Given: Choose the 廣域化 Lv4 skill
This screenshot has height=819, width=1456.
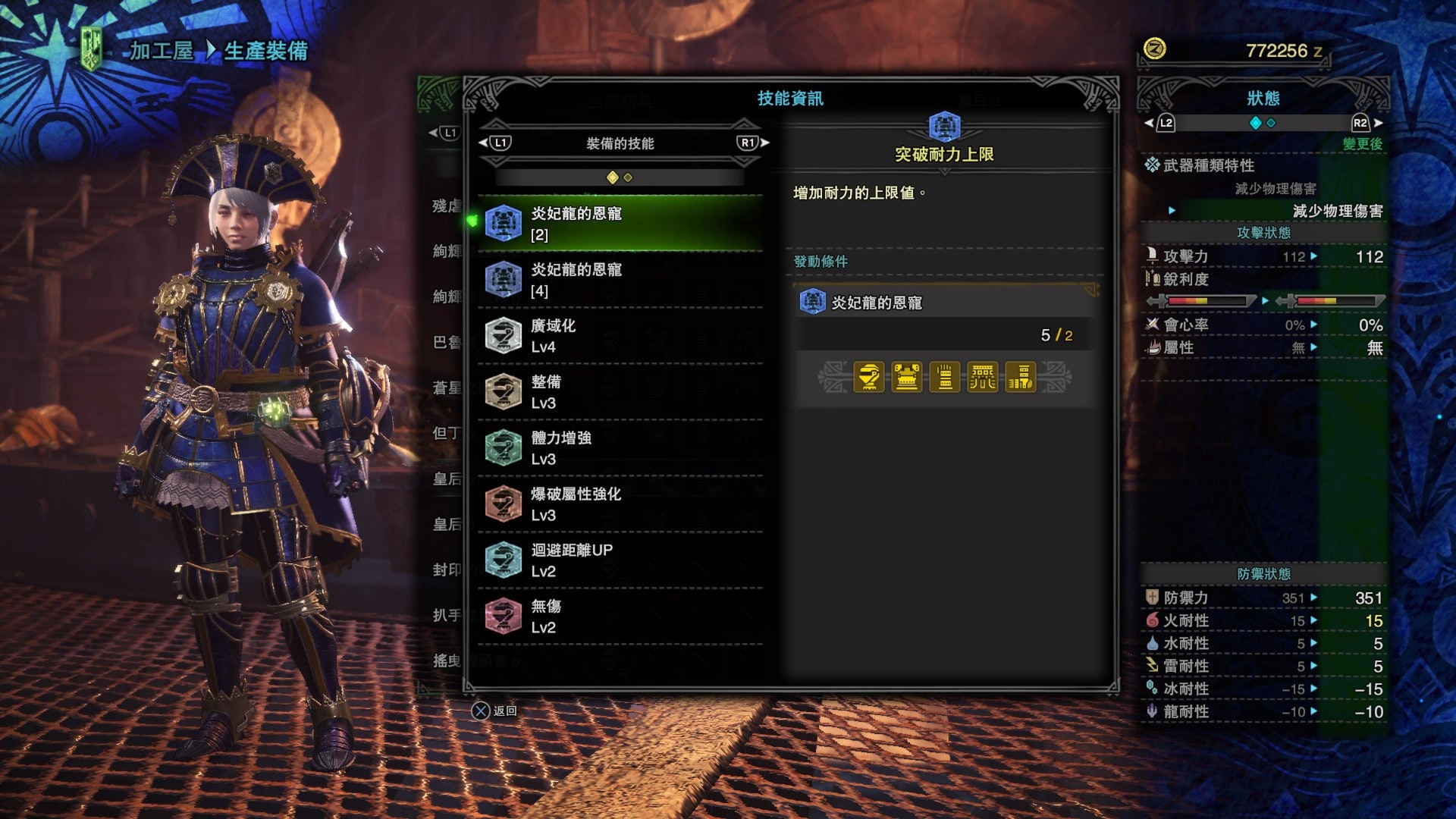Looking at the screenshot, I should tap(620, 336).
